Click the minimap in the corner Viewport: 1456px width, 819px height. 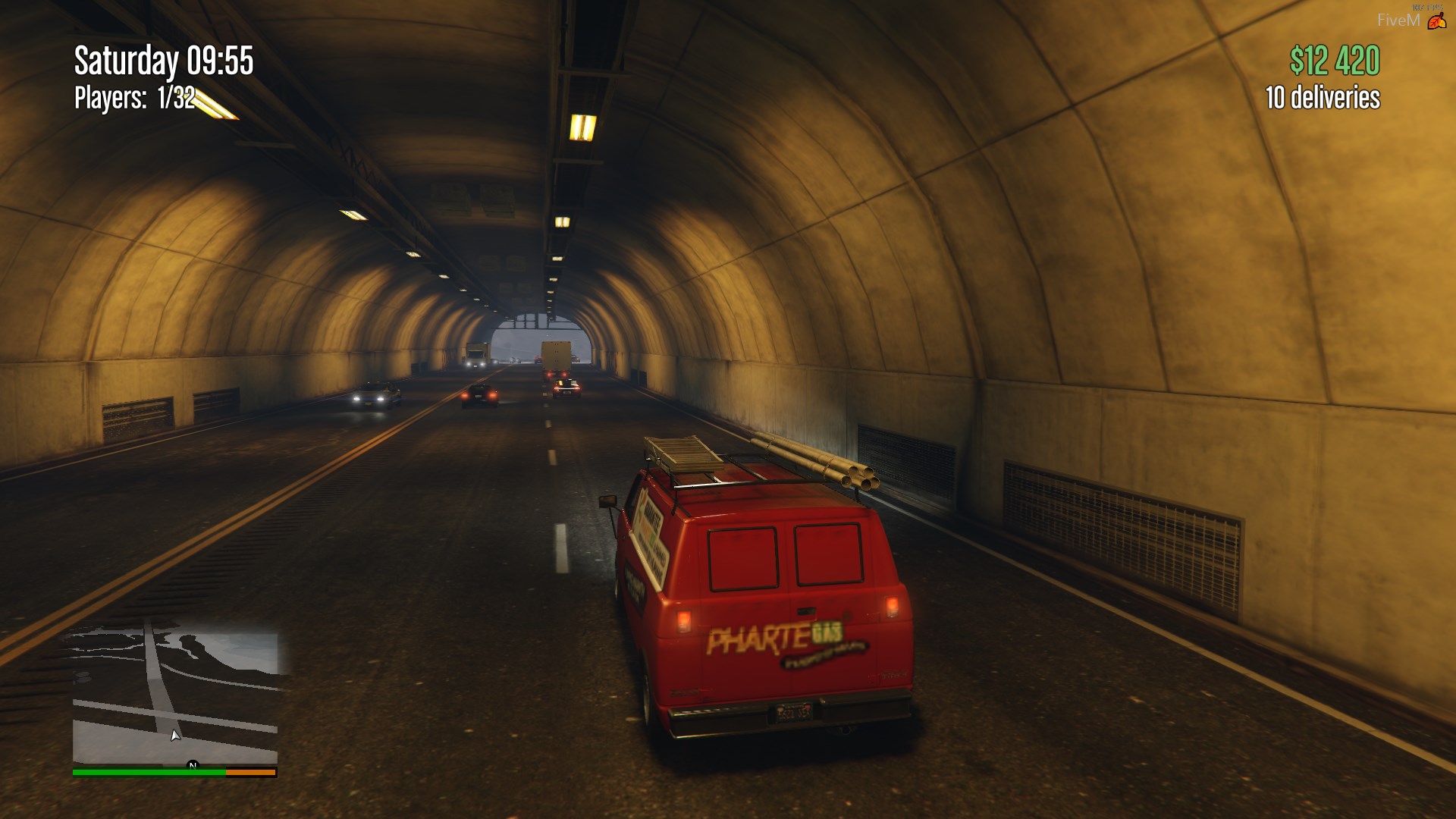[175, 698]
